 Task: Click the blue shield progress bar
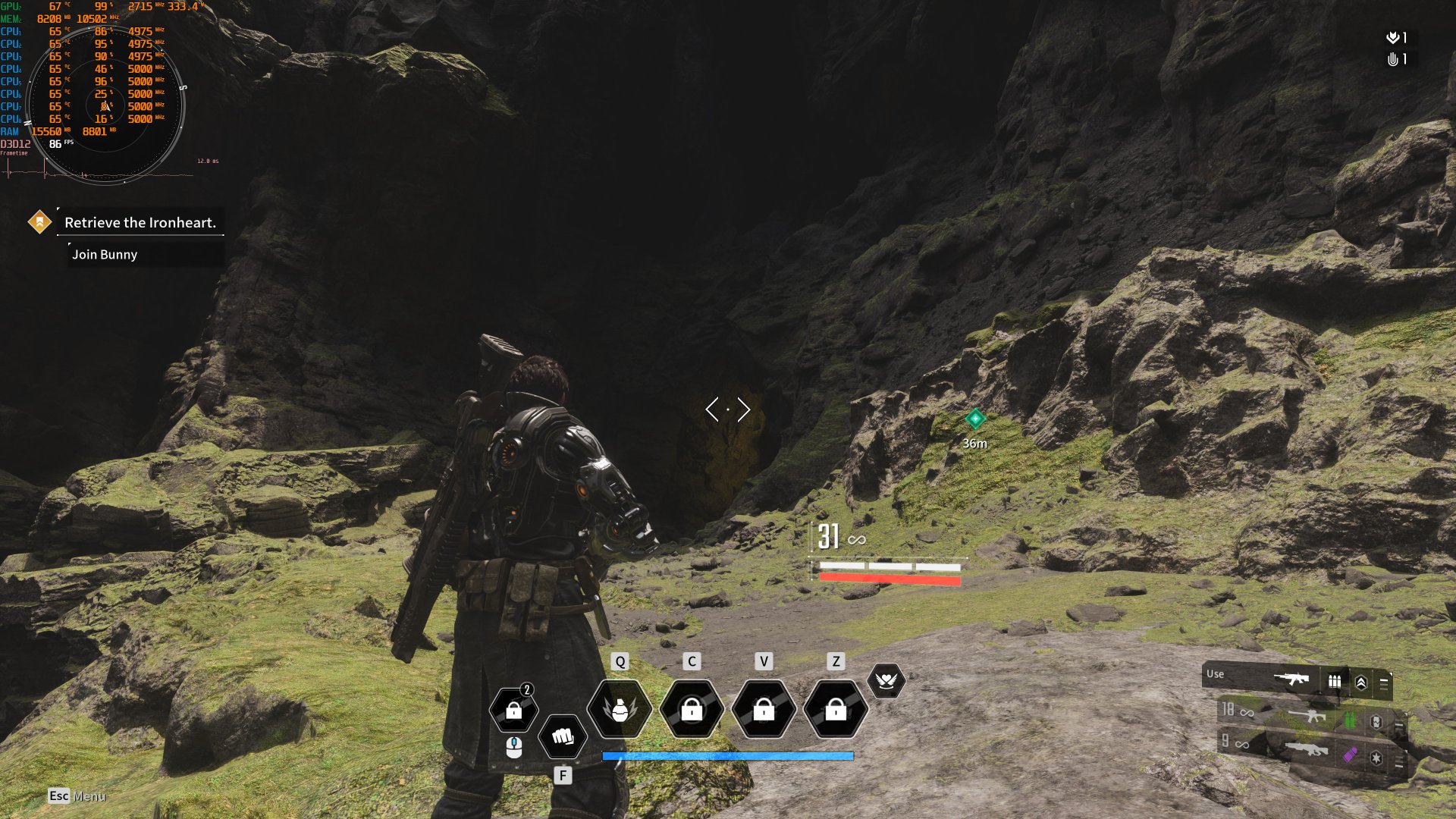727,755
